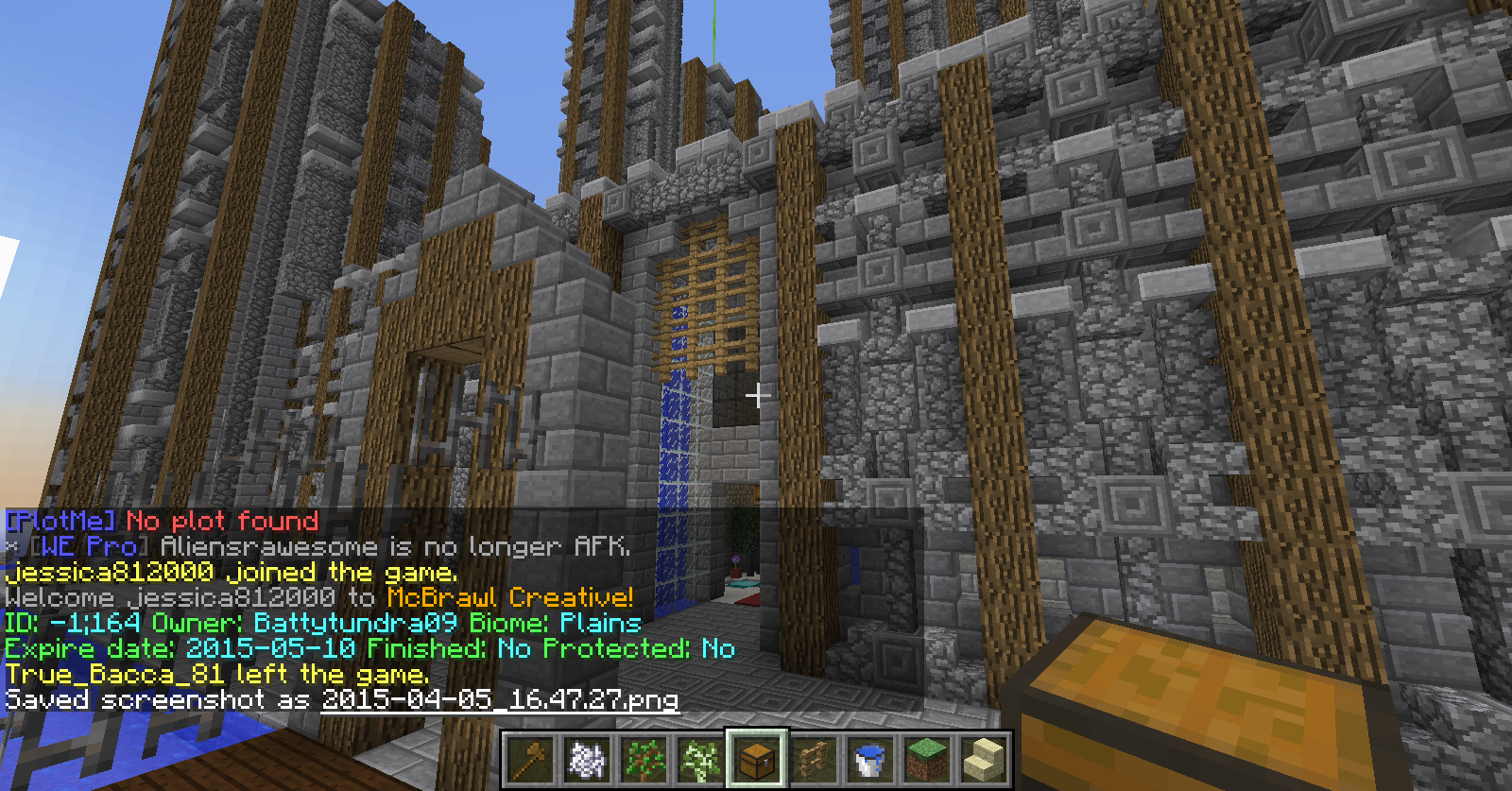The image size is (1512, 791).
Task: Choose the grass block hotbar slot
Action: pos(926,759)
